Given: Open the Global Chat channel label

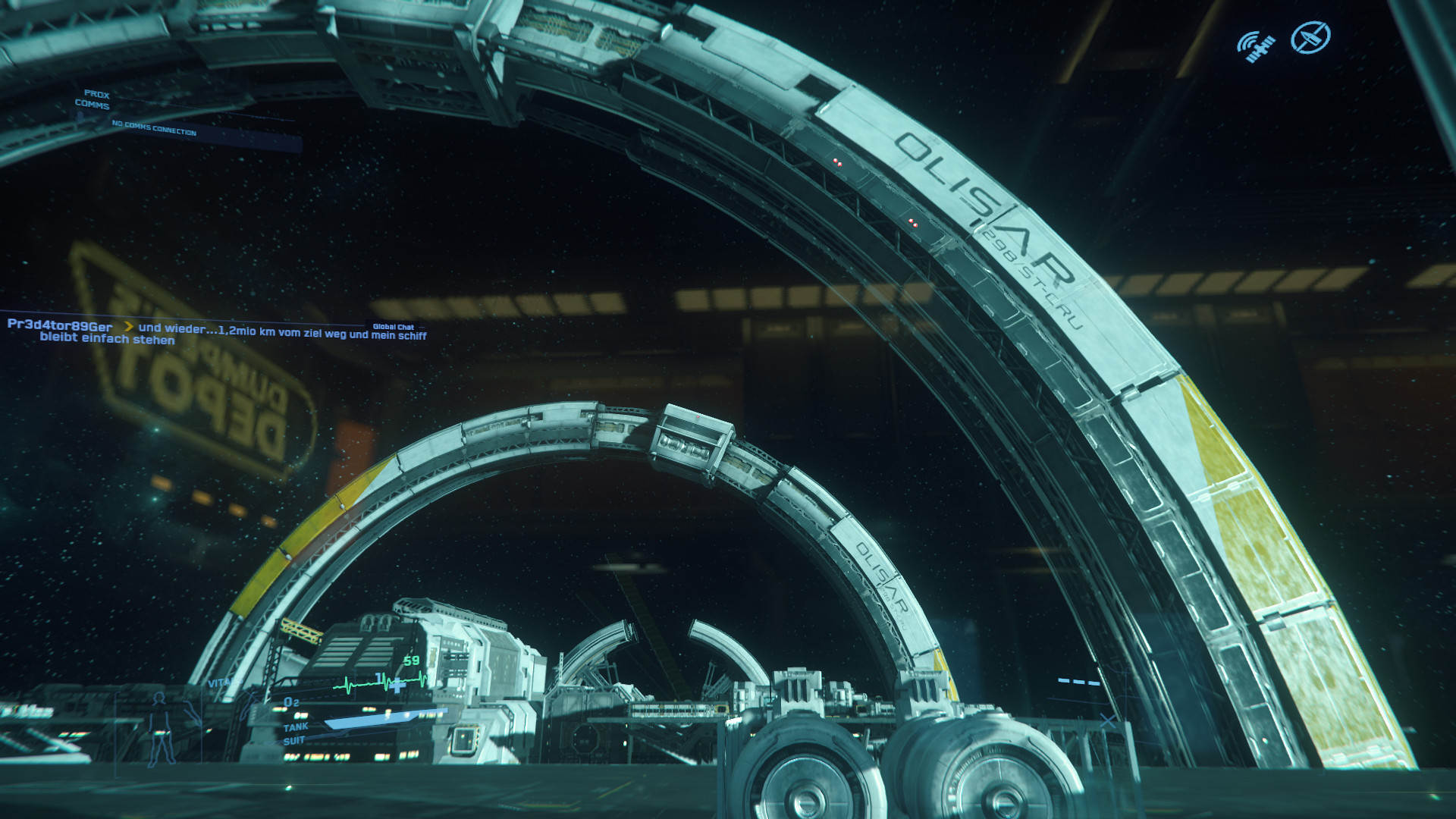Looking at the screenshot, I should point(393,327).
